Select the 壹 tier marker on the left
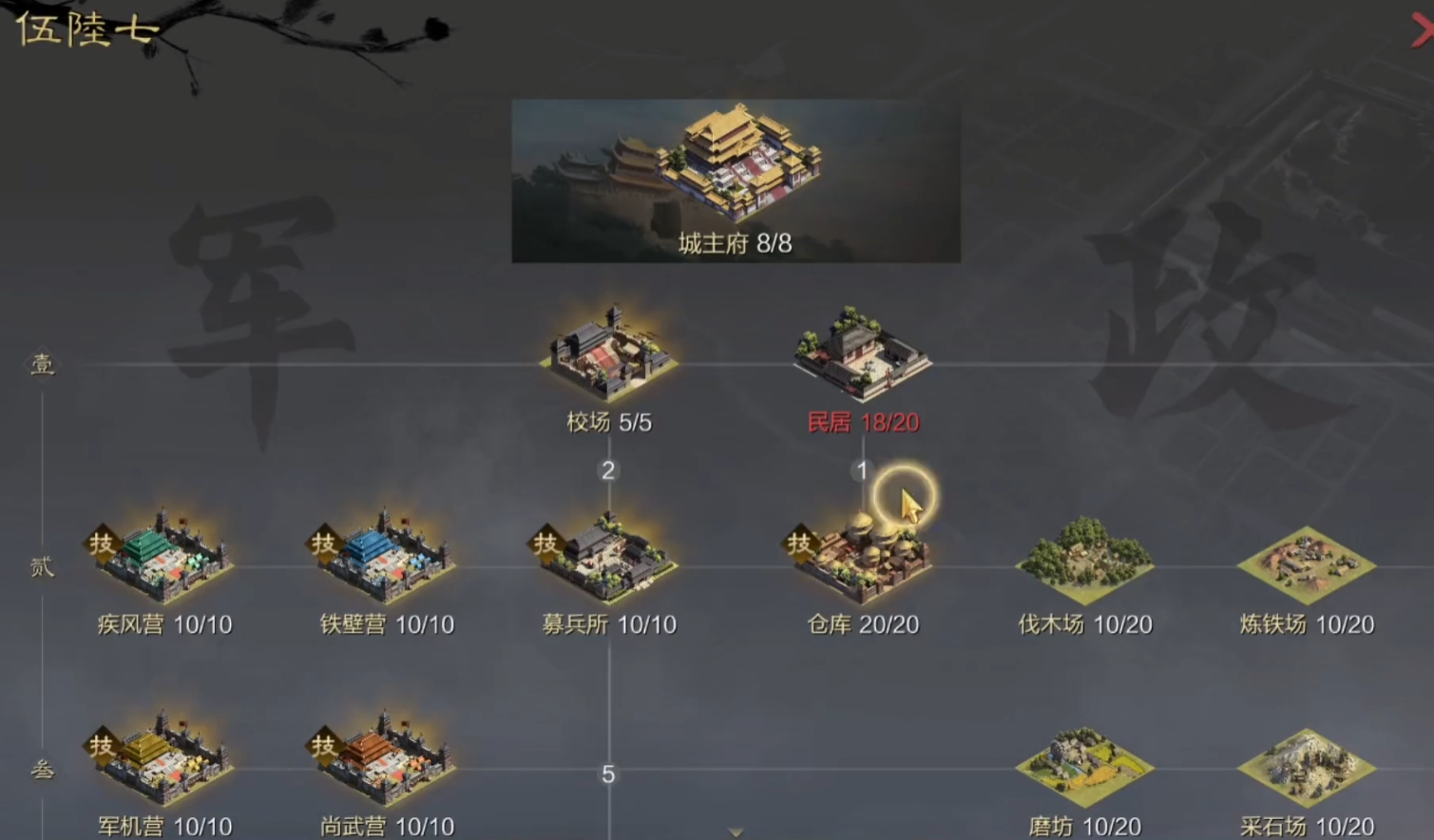The width and height of the screenshot is (1434, 840). click(40, 366)
